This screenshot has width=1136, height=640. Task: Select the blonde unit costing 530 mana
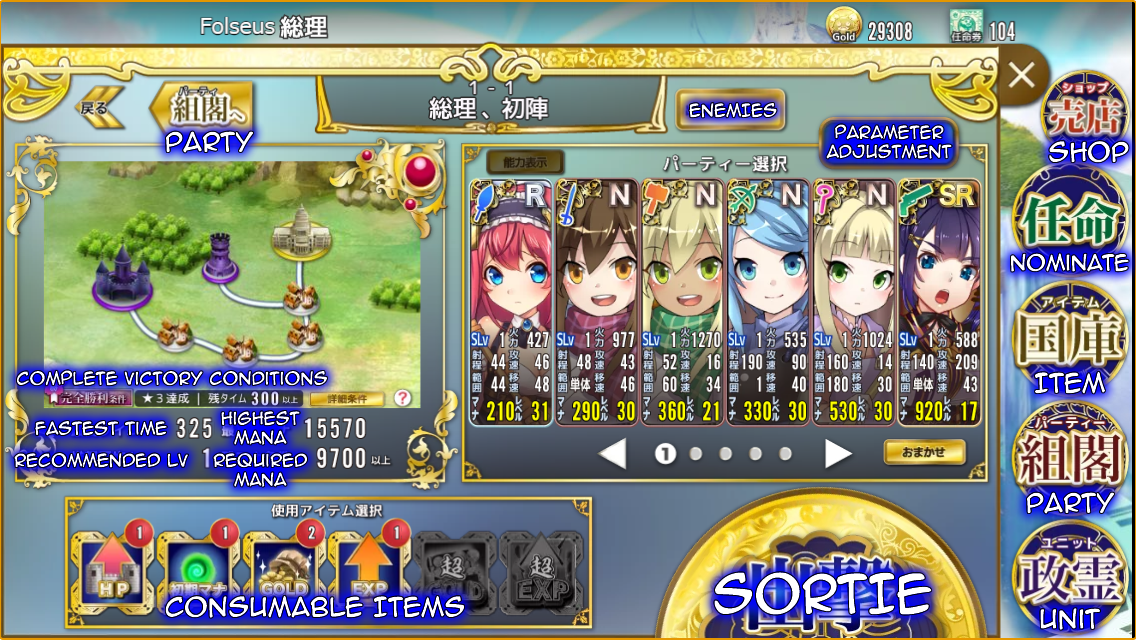point(853,302)
